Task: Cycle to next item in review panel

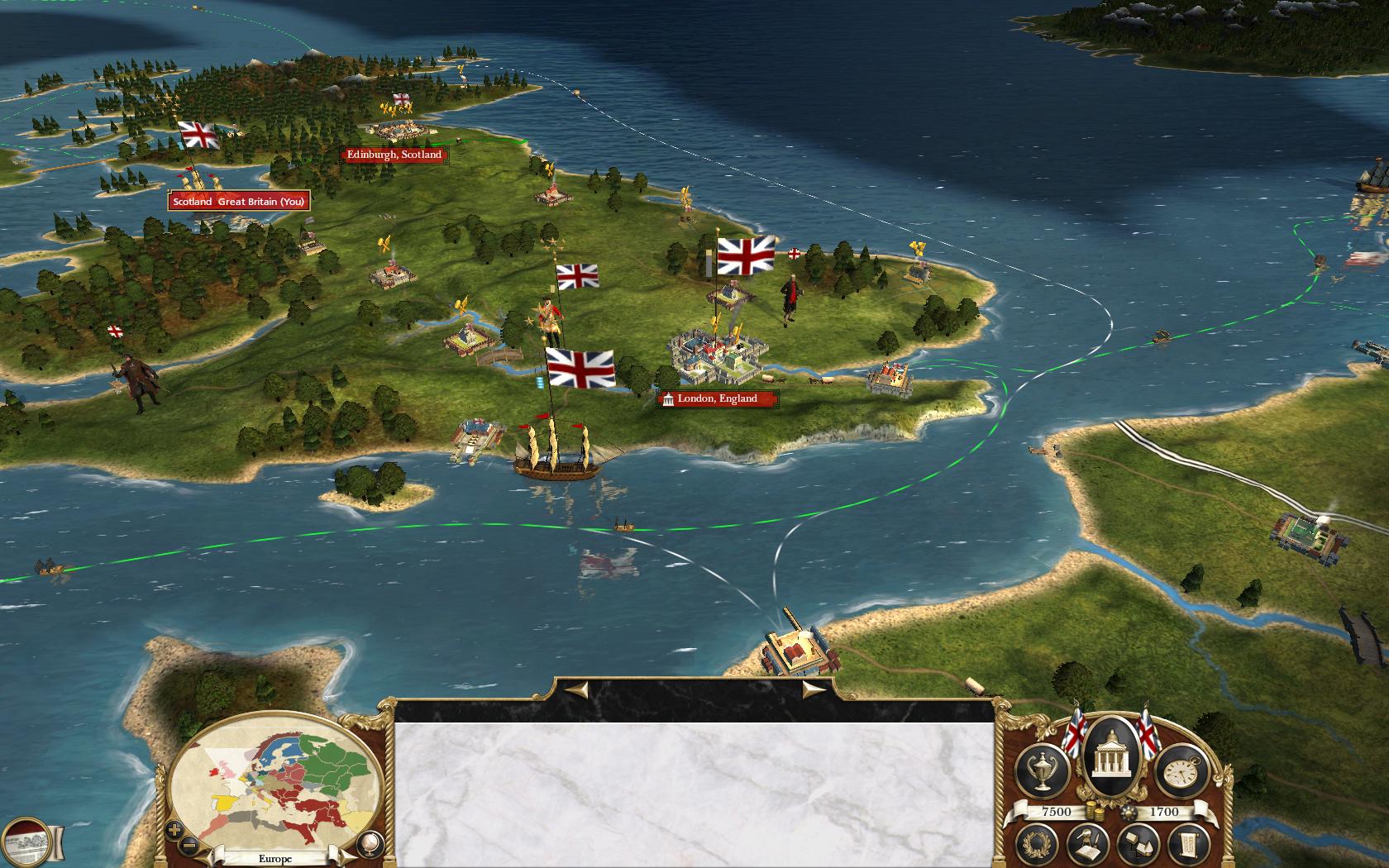Action: pyautogui.click(x=814, y=689)
